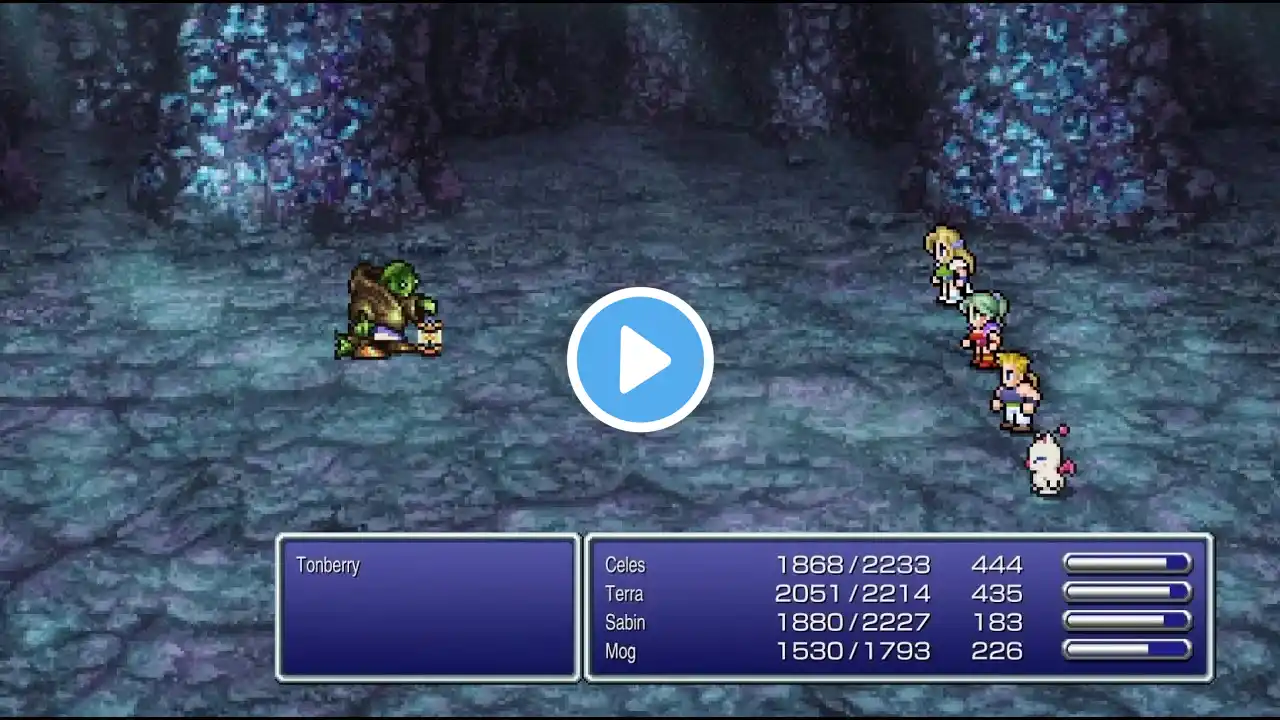Pick Sabin from the party panel
The image size is (1280, 720).
625,623
